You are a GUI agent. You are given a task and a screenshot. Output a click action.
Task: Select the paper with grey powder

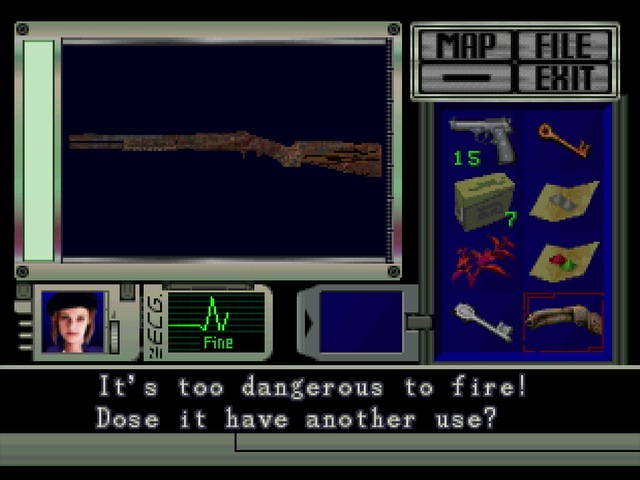tap(563, 200)
